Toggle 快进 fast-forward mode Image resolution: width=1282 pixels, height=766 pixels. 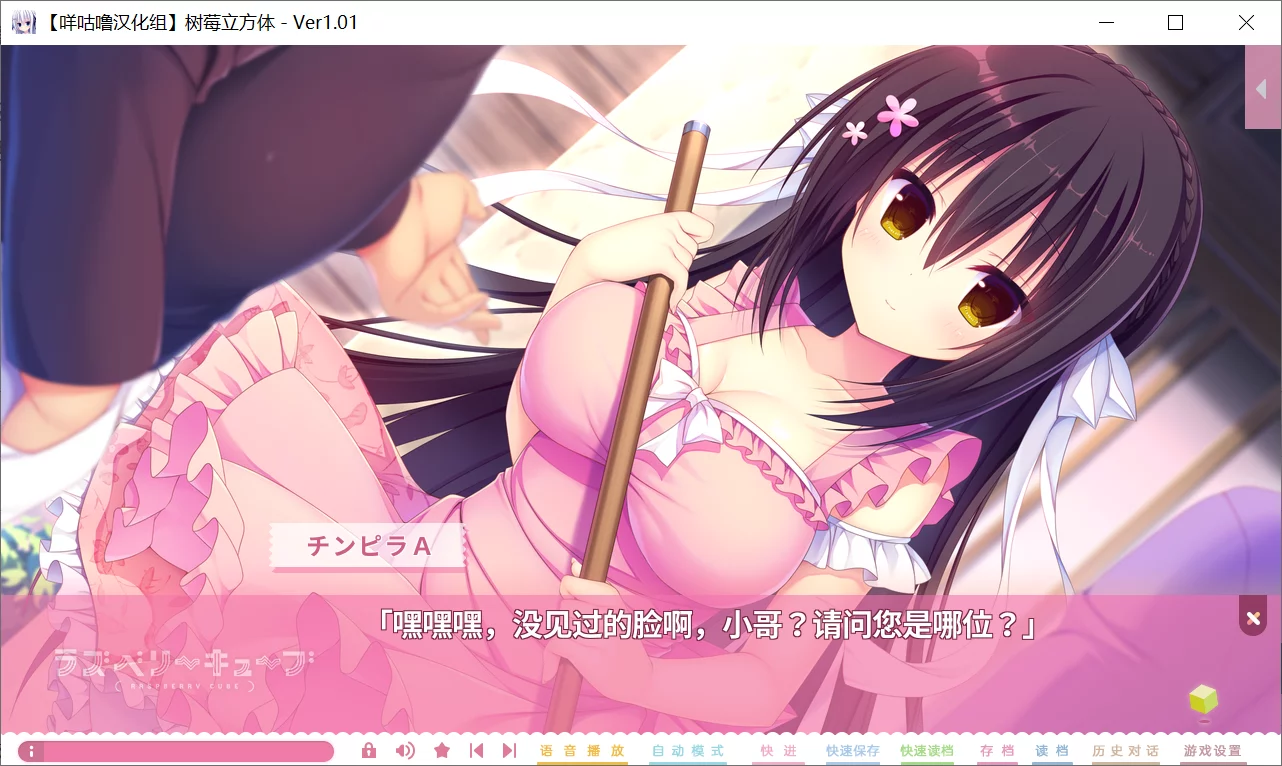(x=778, y=749)
